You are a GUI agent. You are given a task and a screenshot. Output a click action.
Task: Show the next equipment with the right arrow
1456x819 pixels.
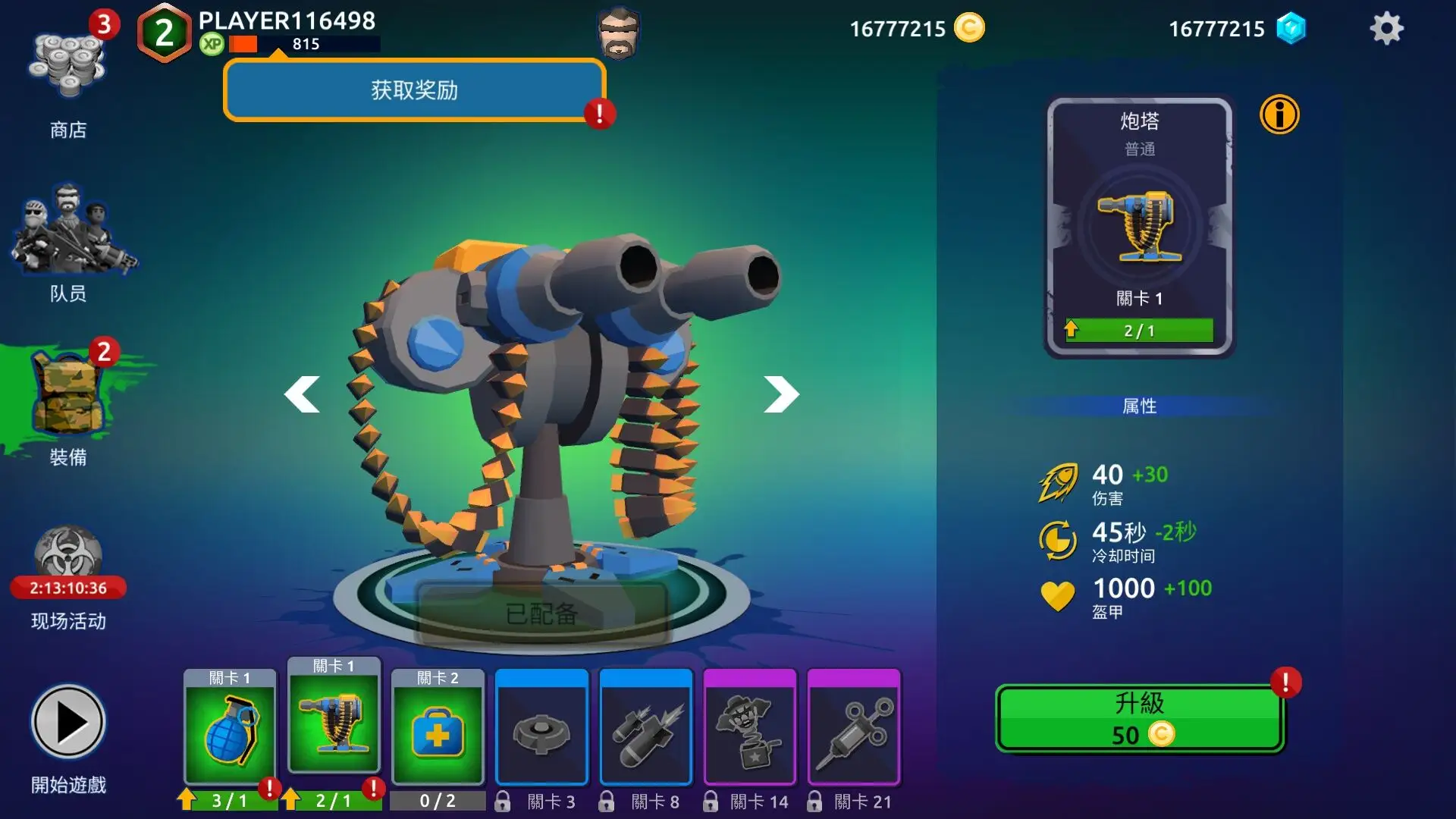(x=781, y=394)
